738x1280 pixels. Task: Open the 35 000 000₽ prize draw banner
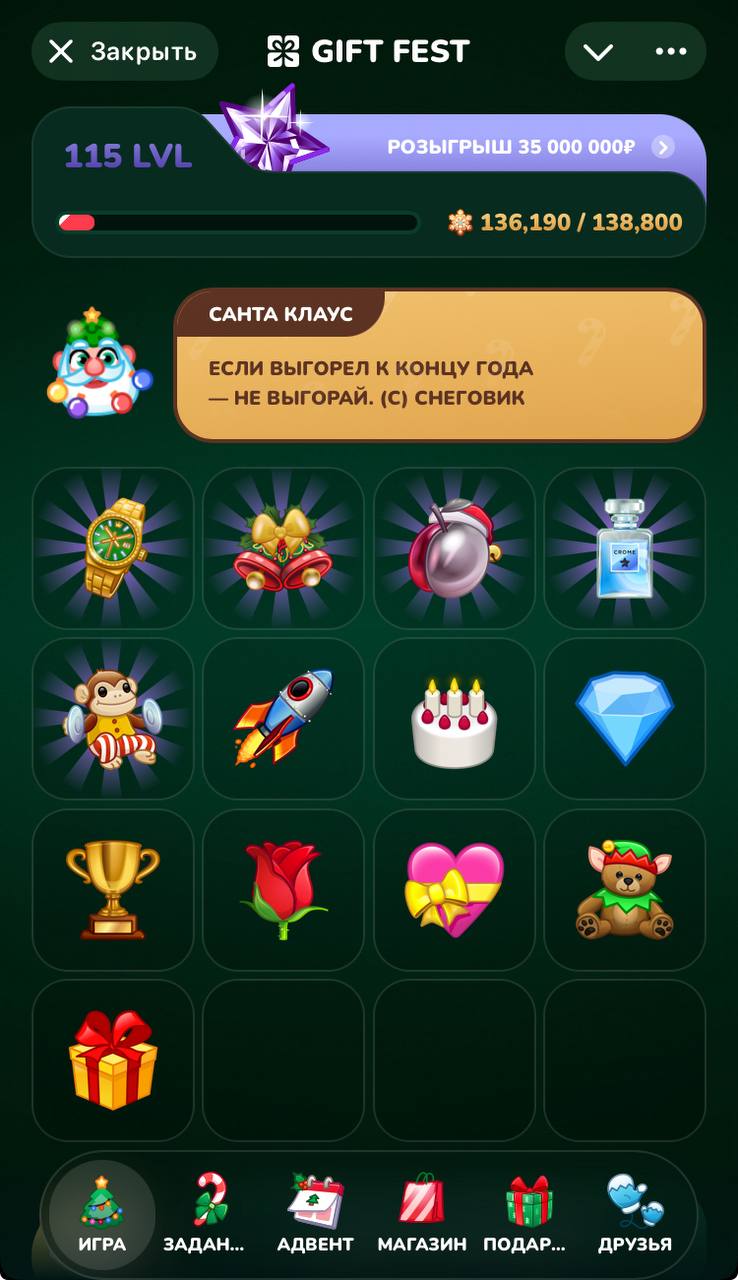tap(530, 148)
